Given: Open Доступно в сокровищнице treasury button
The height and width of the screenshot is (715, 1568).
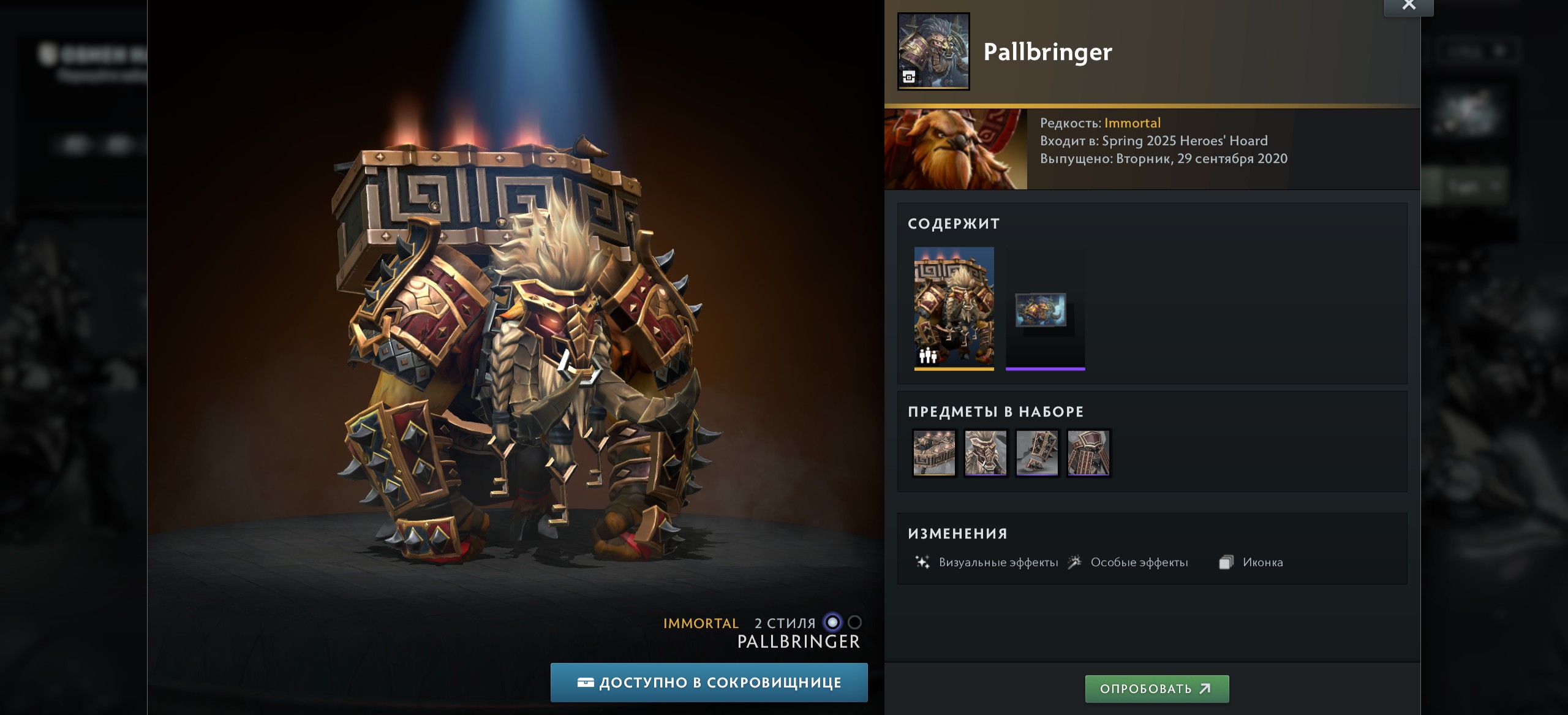Looking at the screenshot, I should pos(709,683).
